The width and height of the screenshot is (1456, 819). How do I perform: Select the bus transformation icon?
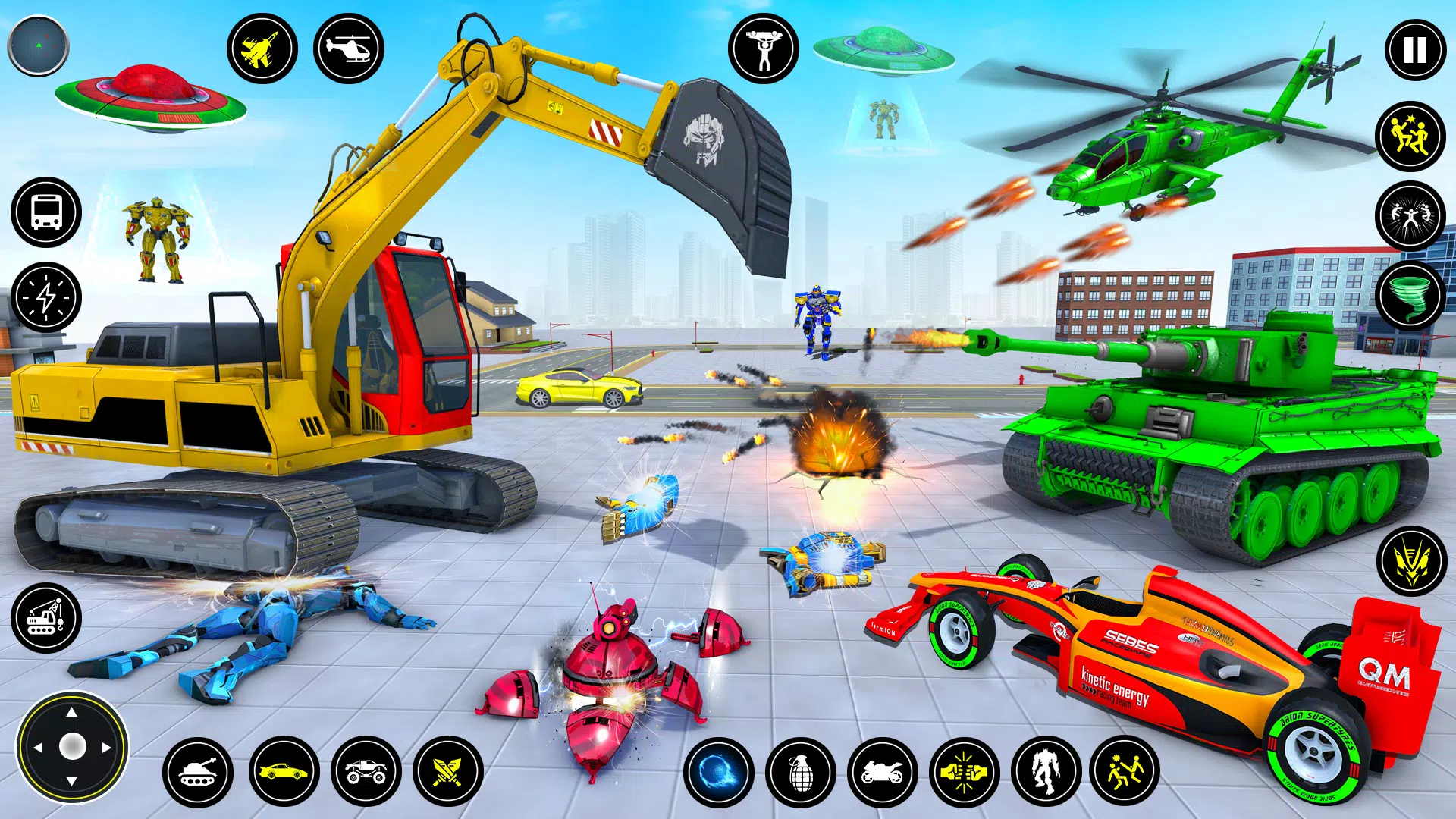pos(46,212)
